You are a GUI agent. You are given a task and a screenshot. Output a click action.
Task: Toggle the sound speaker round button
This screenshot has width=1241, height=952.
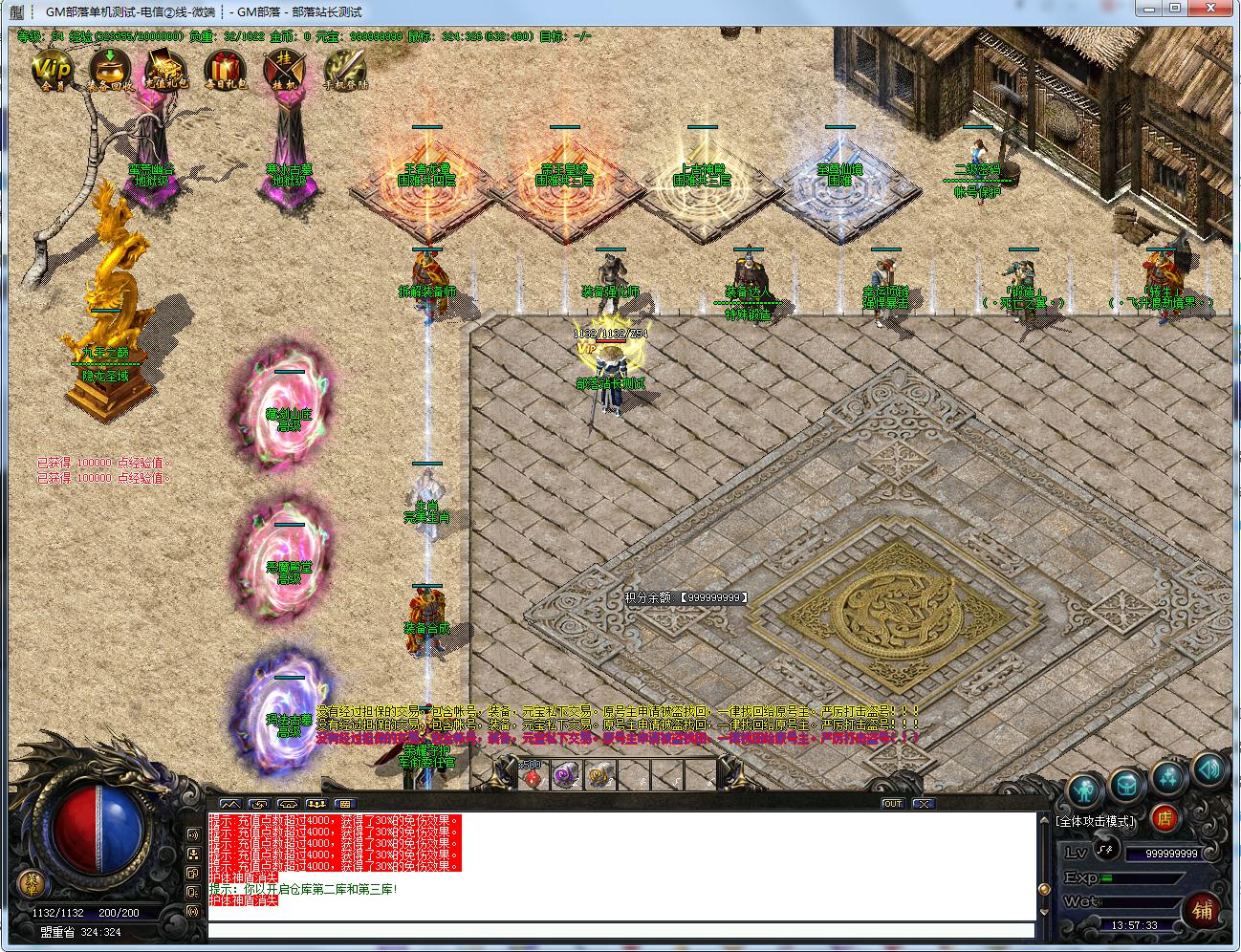point(1208,768)
